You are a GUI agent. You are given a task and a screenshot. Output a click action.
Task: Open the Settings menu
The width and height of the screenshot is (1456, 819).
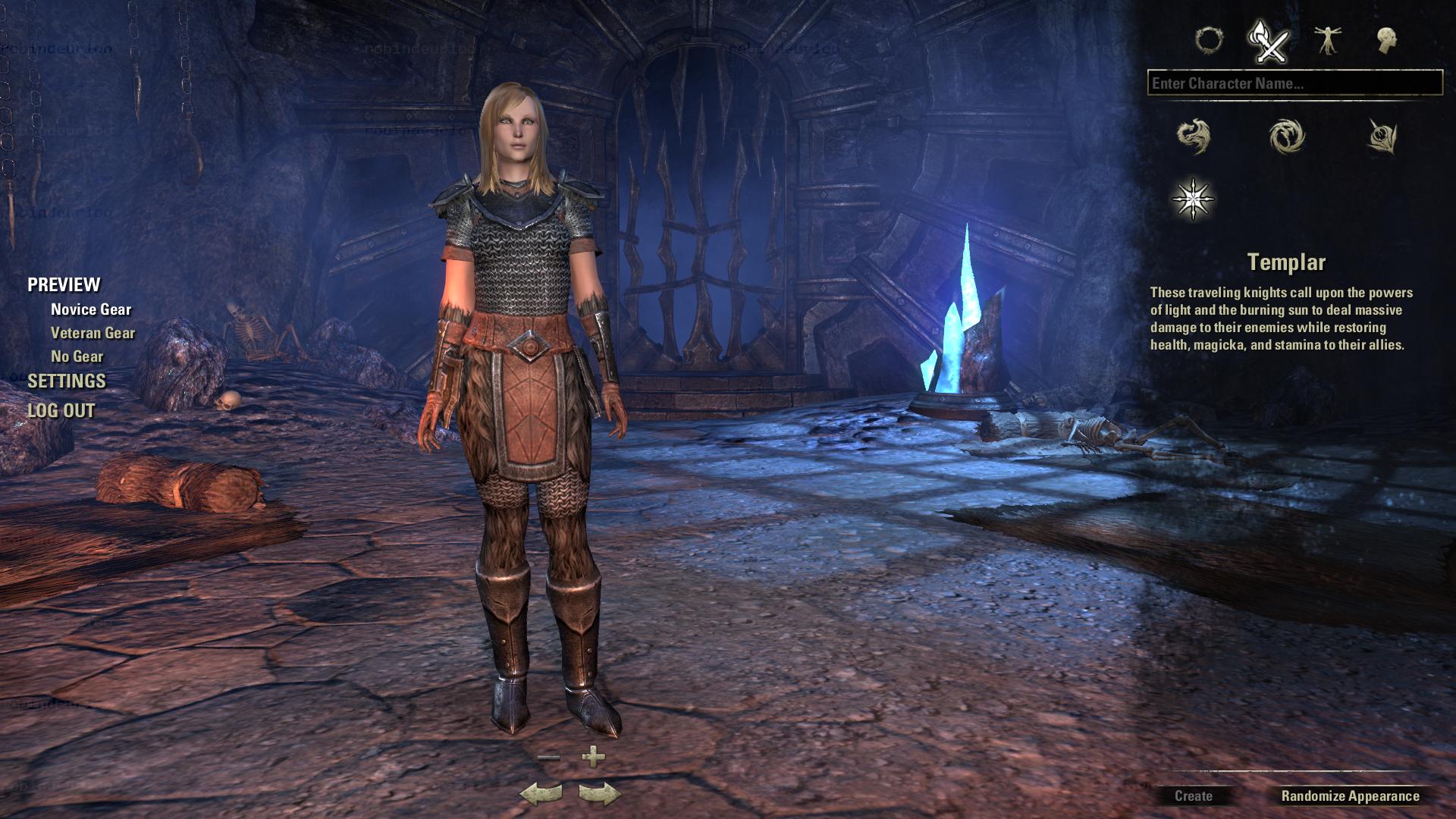coord(67,381)
